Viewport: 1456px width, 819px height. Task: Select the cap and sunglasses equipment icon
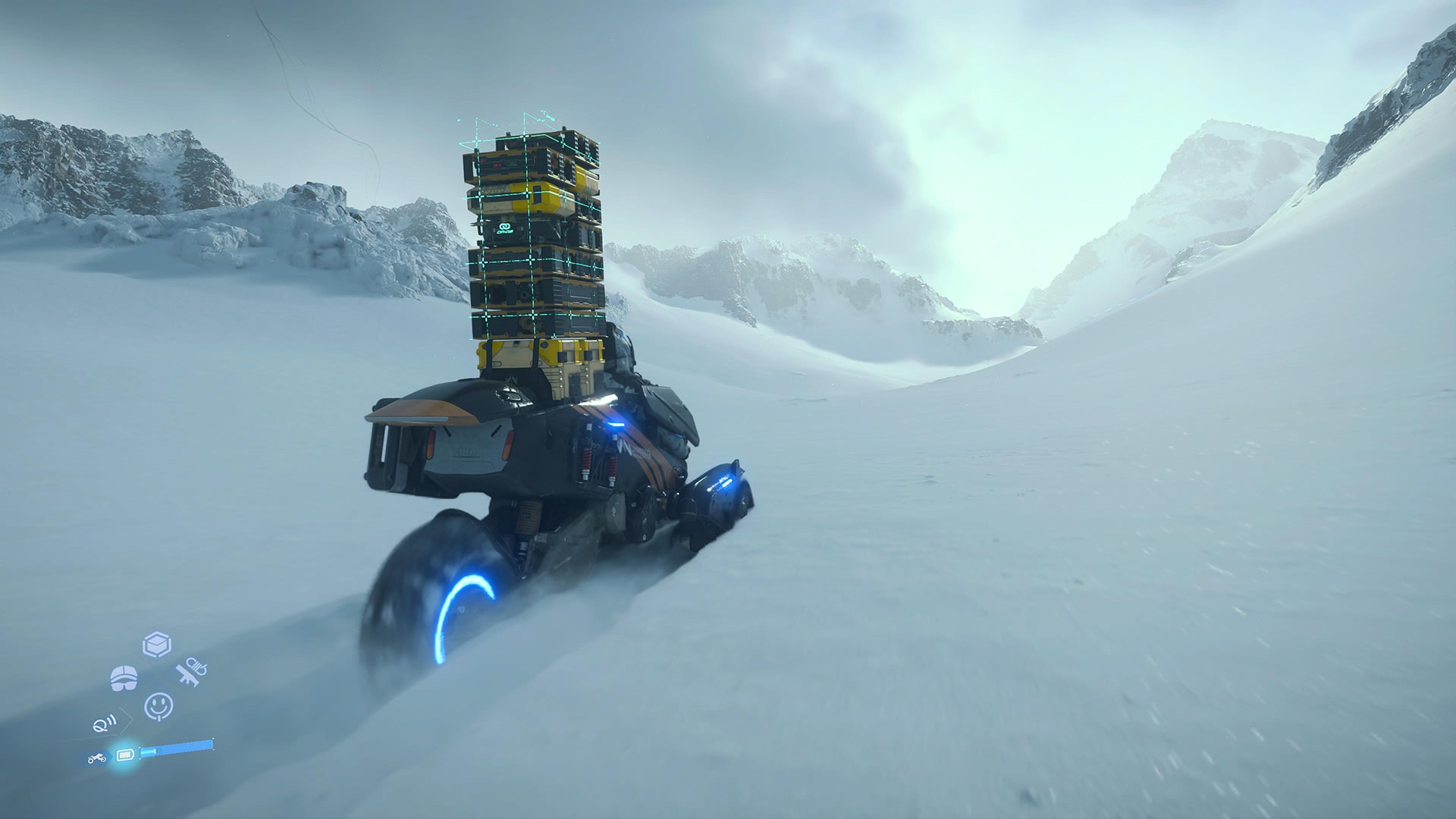[x=124, y=678]
